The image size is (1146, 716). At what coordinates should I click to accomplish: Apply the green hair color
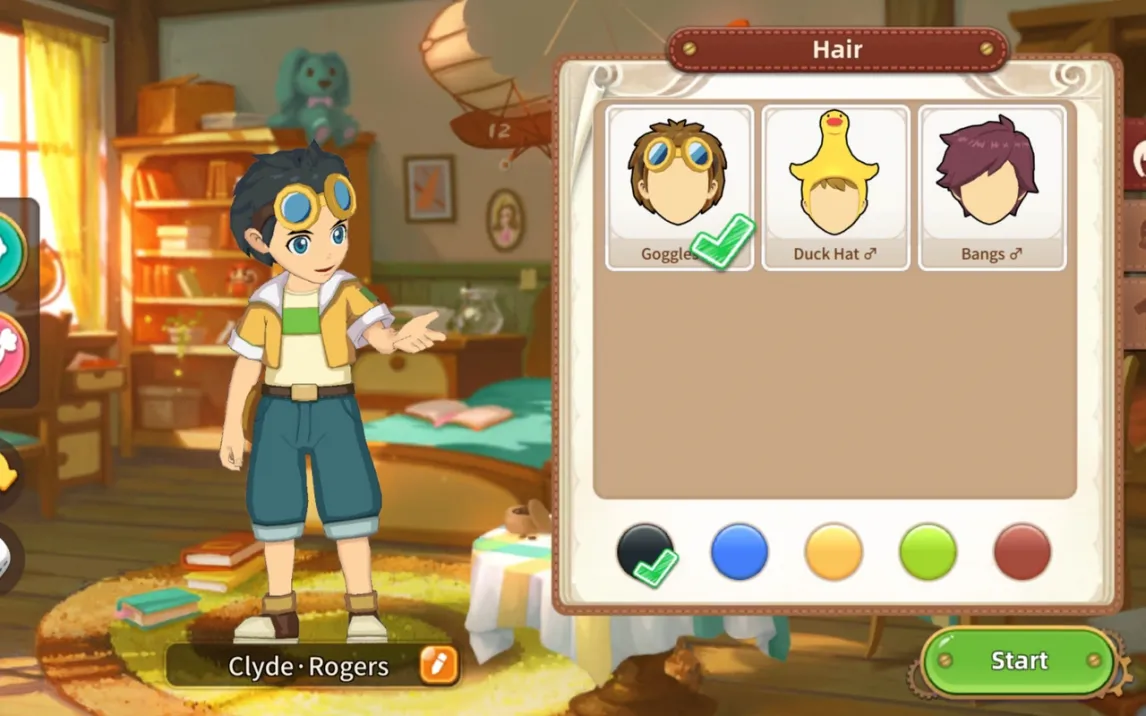click(x=928, y=552)
